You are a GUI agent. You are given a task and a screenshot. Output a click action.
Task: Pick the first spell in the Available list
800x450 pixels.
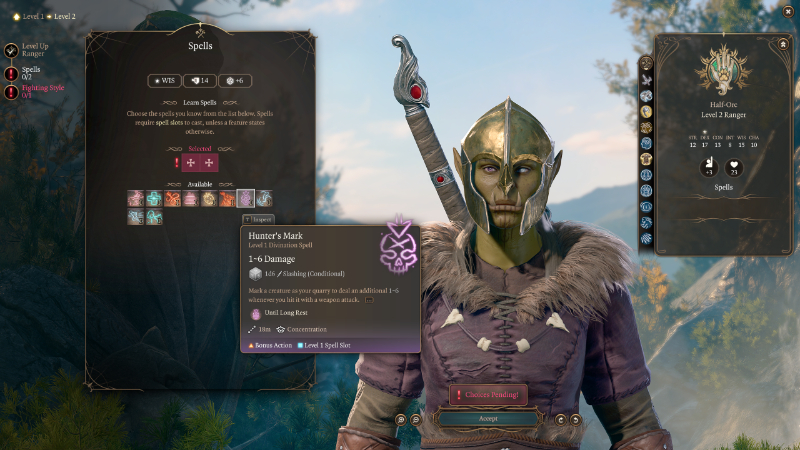point(135,198)
